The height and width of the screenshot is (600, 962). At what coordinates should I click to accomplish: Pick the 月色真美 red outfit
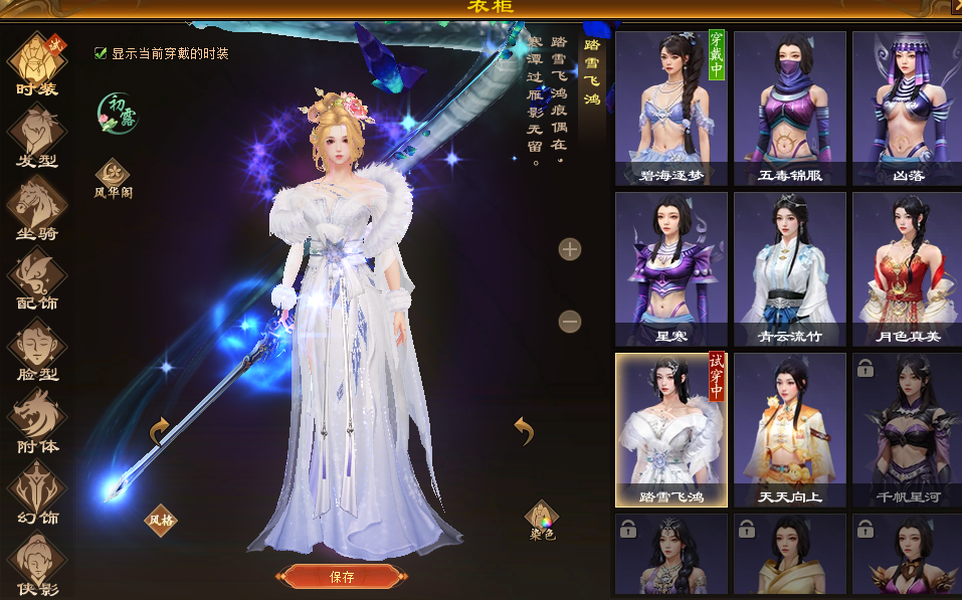tap(908, 269)
